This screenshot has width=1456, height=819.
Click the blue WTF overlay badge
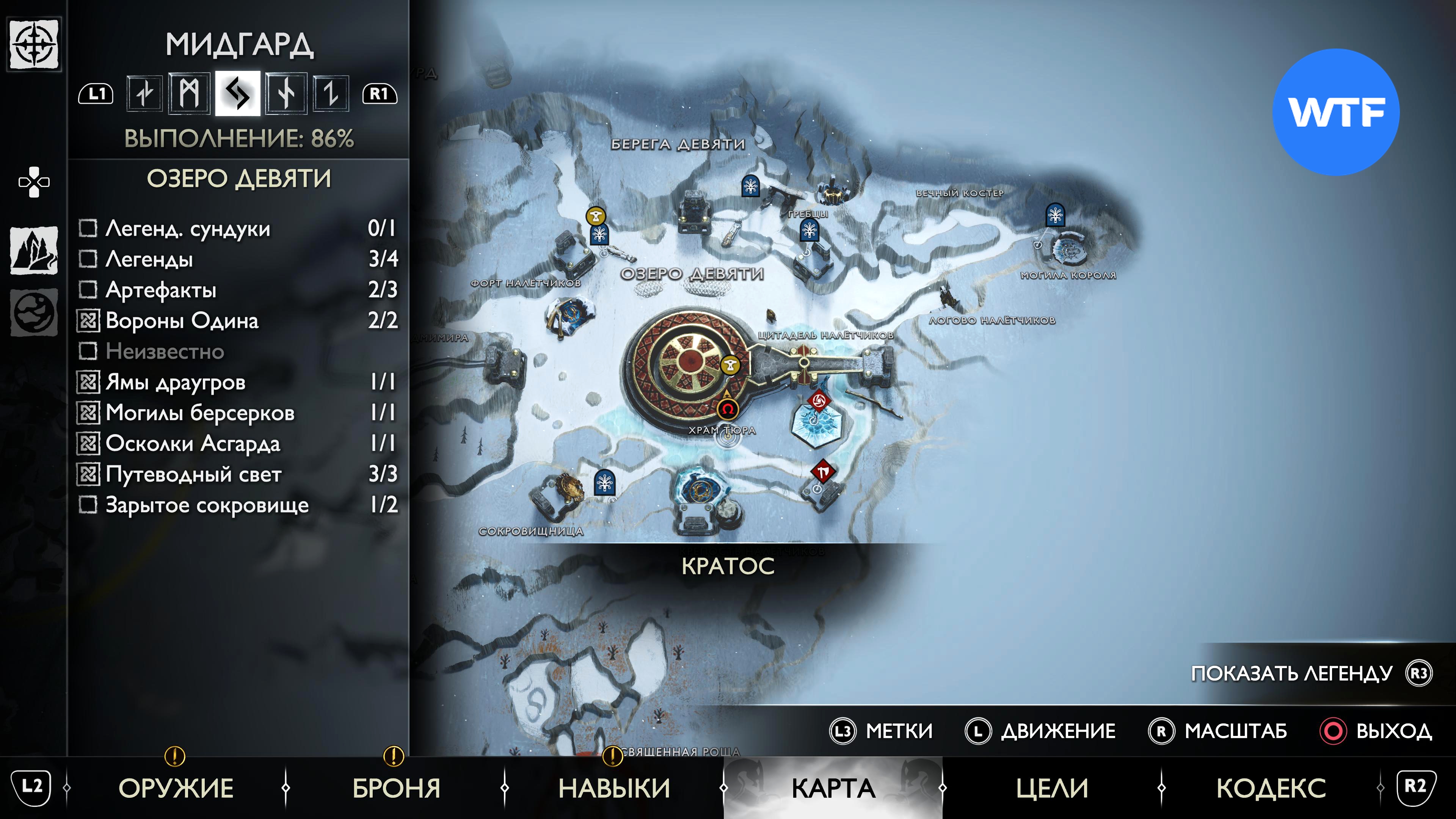[x=1335, y=112]
